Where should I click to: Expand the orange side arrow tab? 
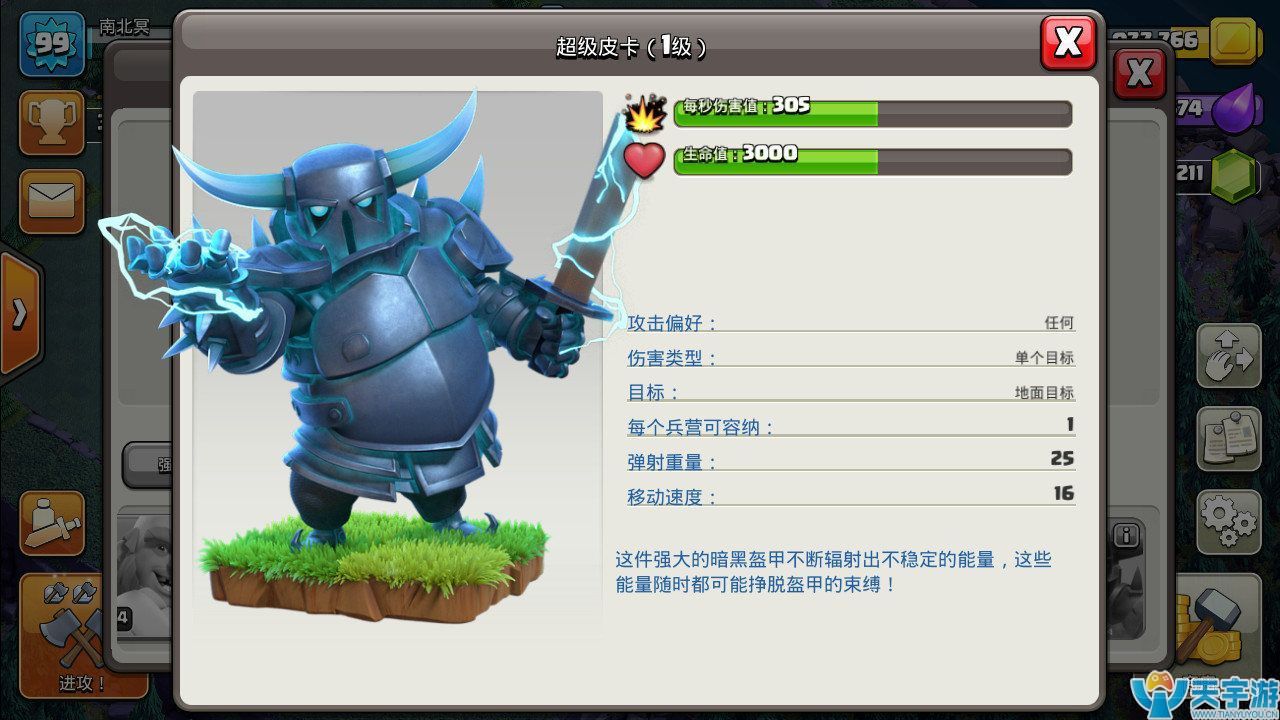(x=20, y=313)
